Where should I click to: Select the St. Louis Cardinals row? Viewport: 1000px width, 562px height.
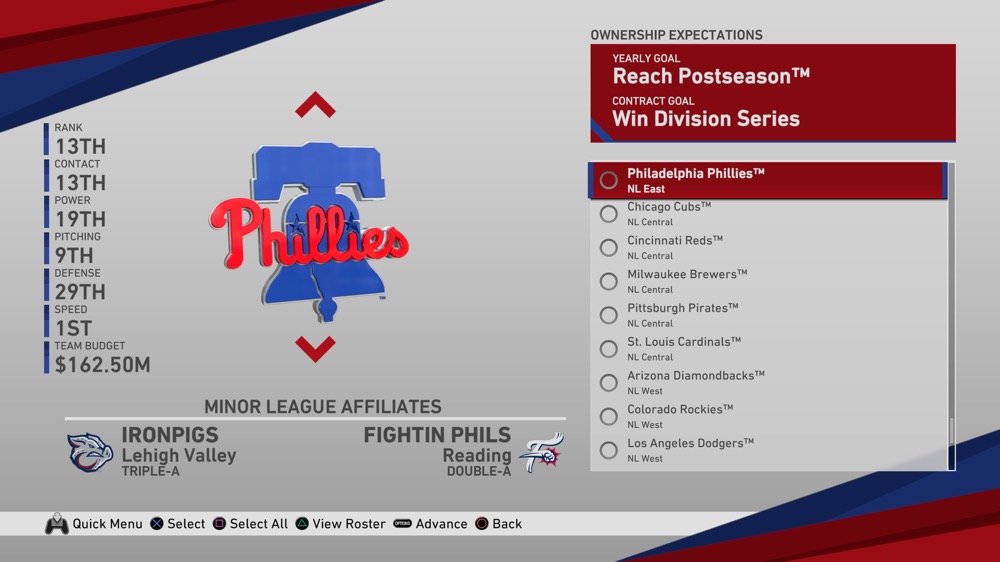pyautogui.click(x=767, y=349)
